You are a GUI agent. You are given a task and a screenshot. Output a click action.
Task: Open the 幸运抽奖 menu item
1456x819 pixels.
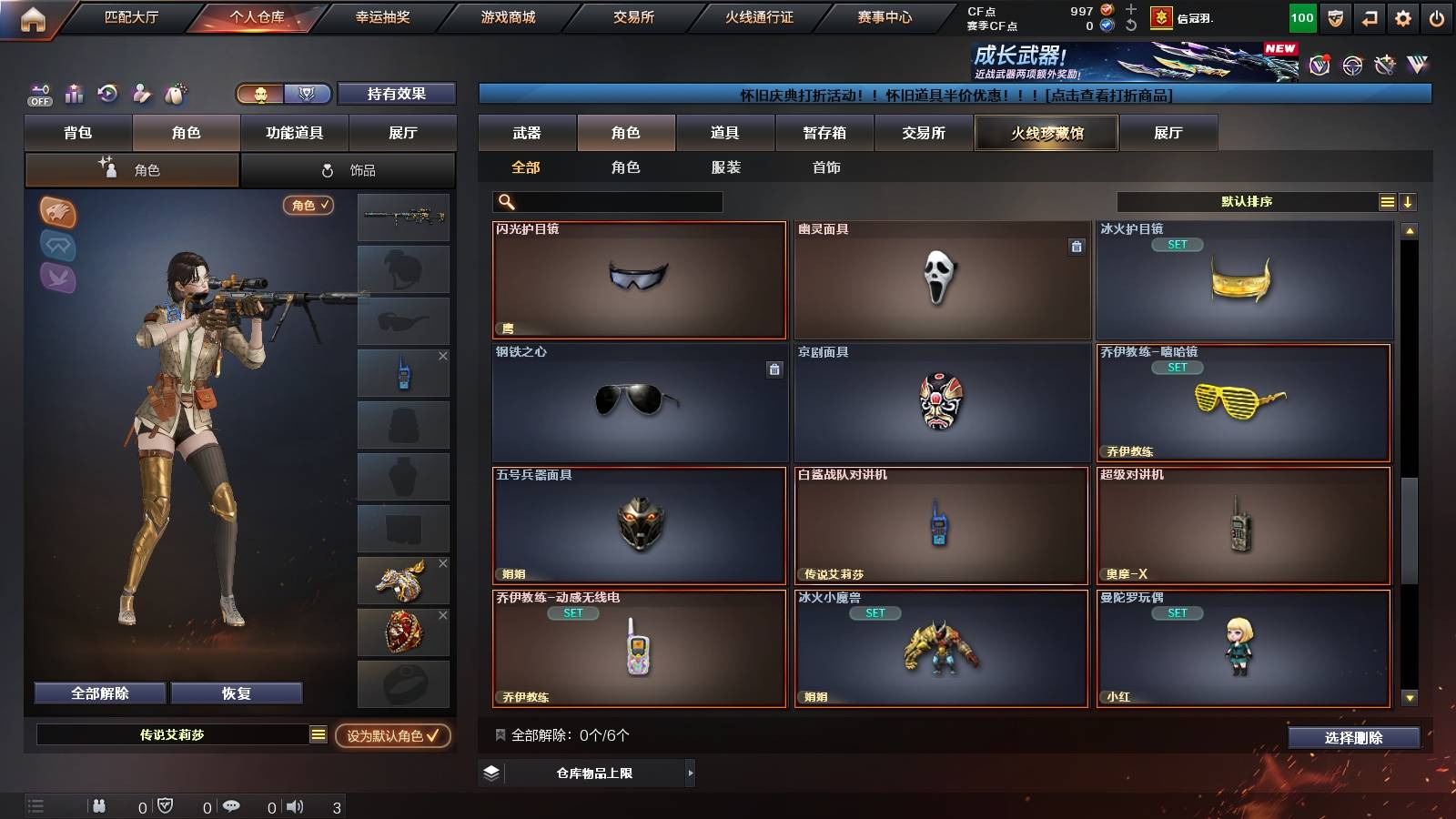point(386,16)
